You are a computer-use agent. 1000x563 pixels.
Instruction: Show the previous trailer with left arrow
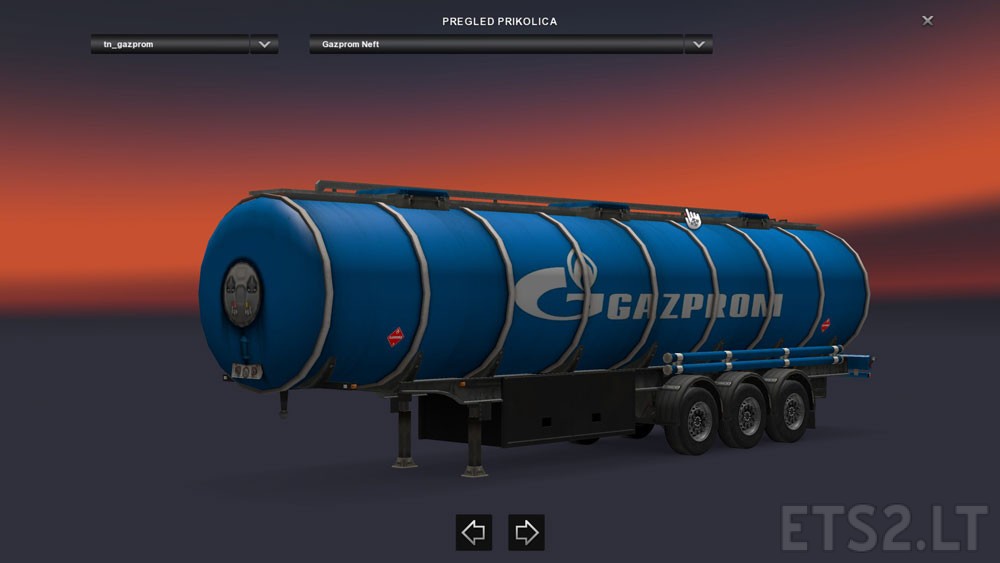(473, 532)
